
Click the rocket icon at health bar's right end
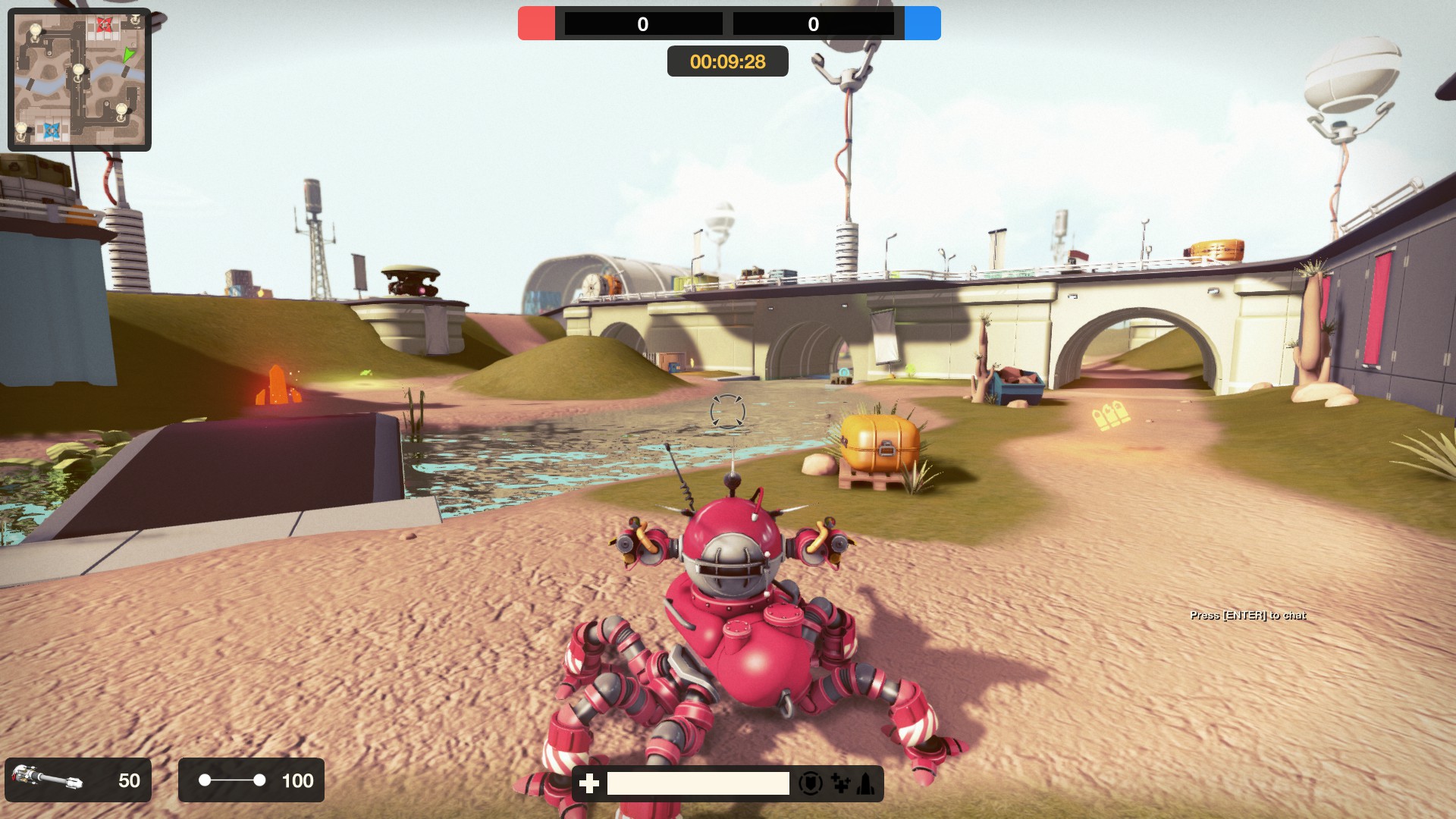tap(864, 784)
